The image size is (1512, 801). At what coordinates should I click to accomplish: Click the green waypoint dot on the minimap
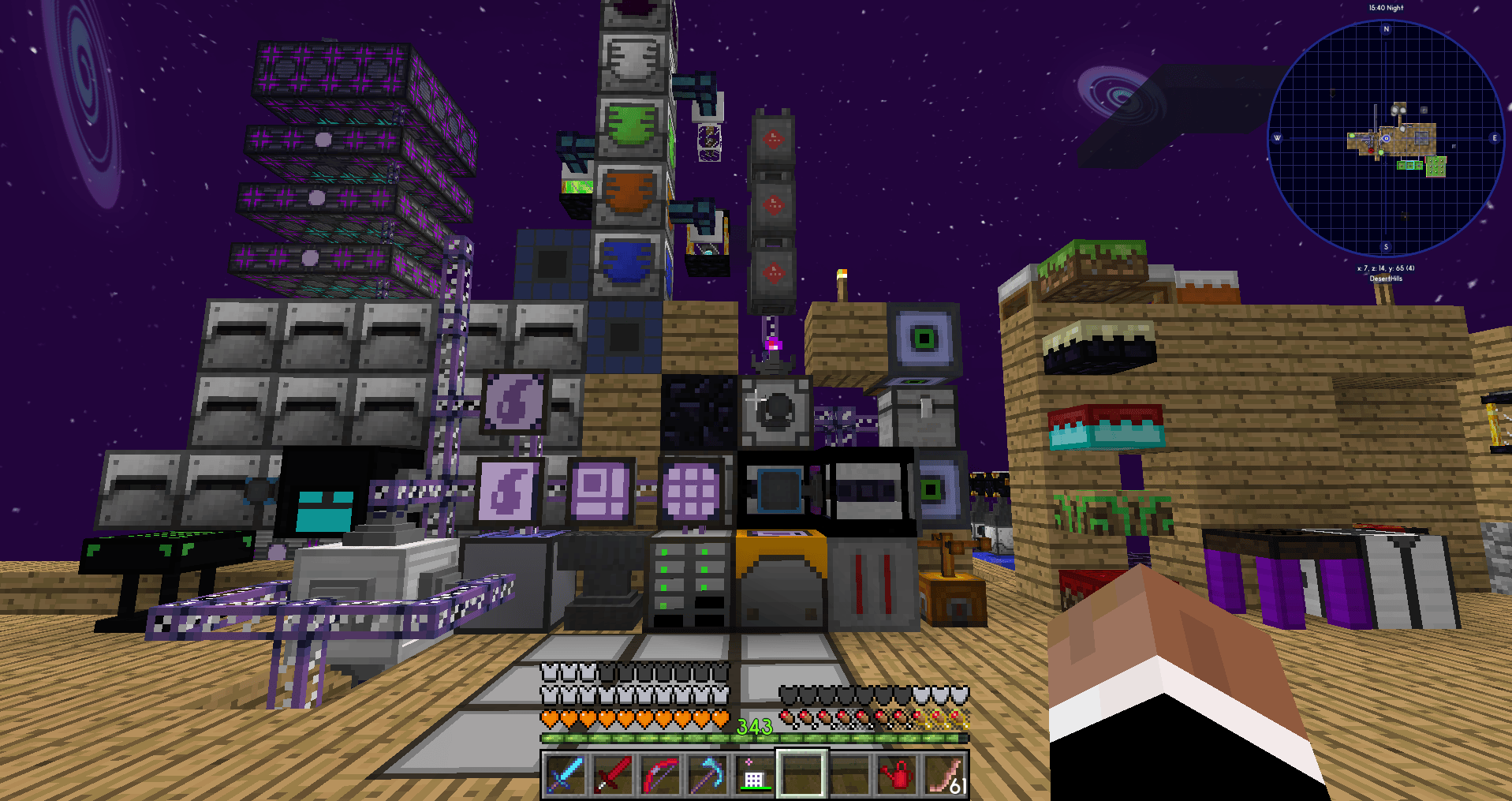(1353, 135)
